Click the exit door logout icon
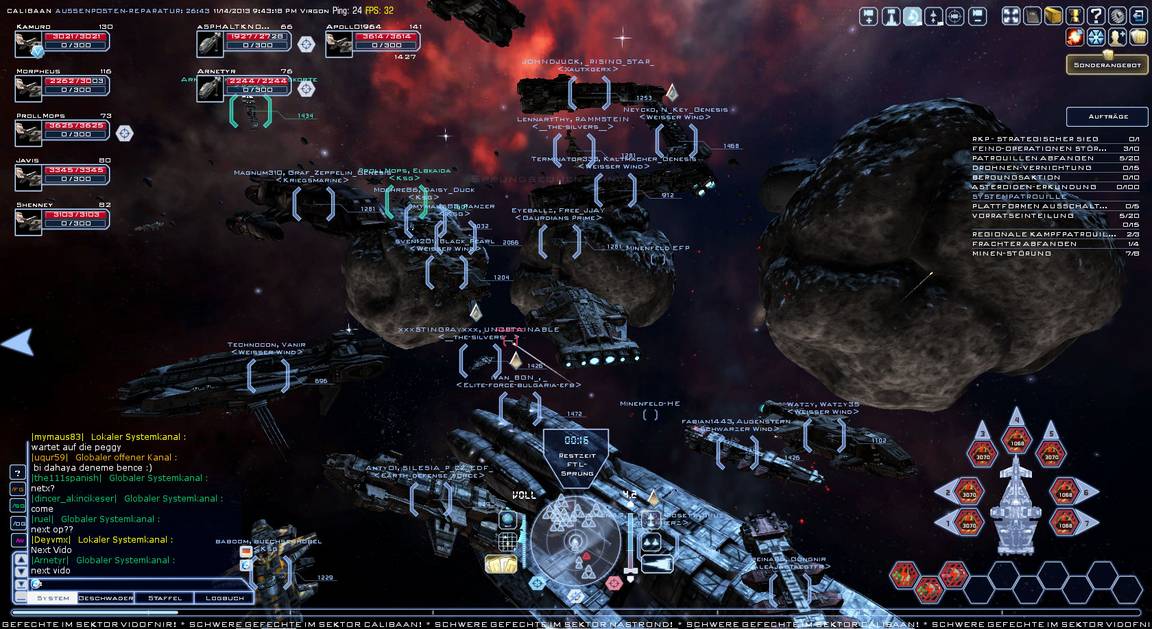 tap(1139, 16)
